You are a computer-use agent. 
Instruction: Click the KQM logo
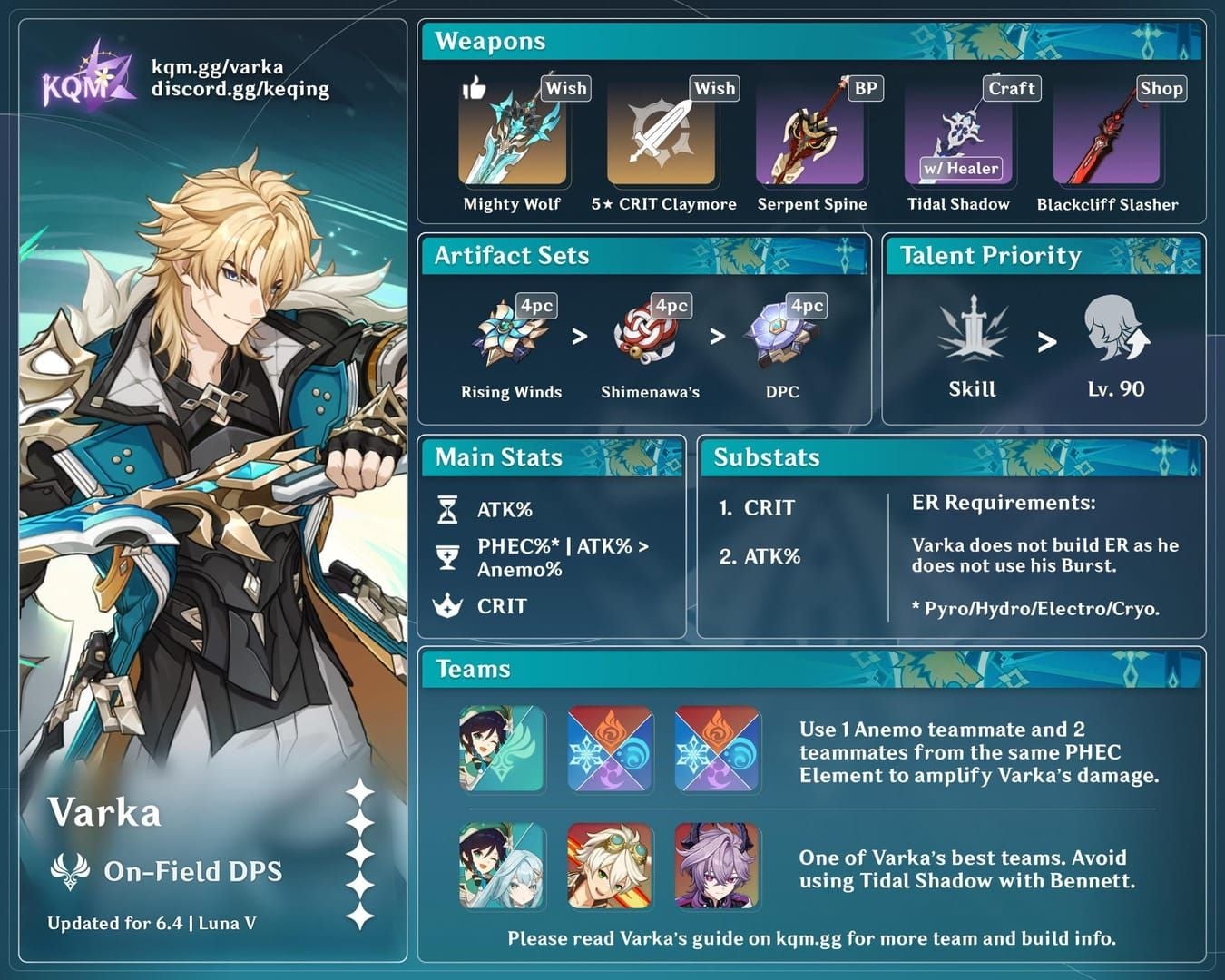tap(86, 76)
